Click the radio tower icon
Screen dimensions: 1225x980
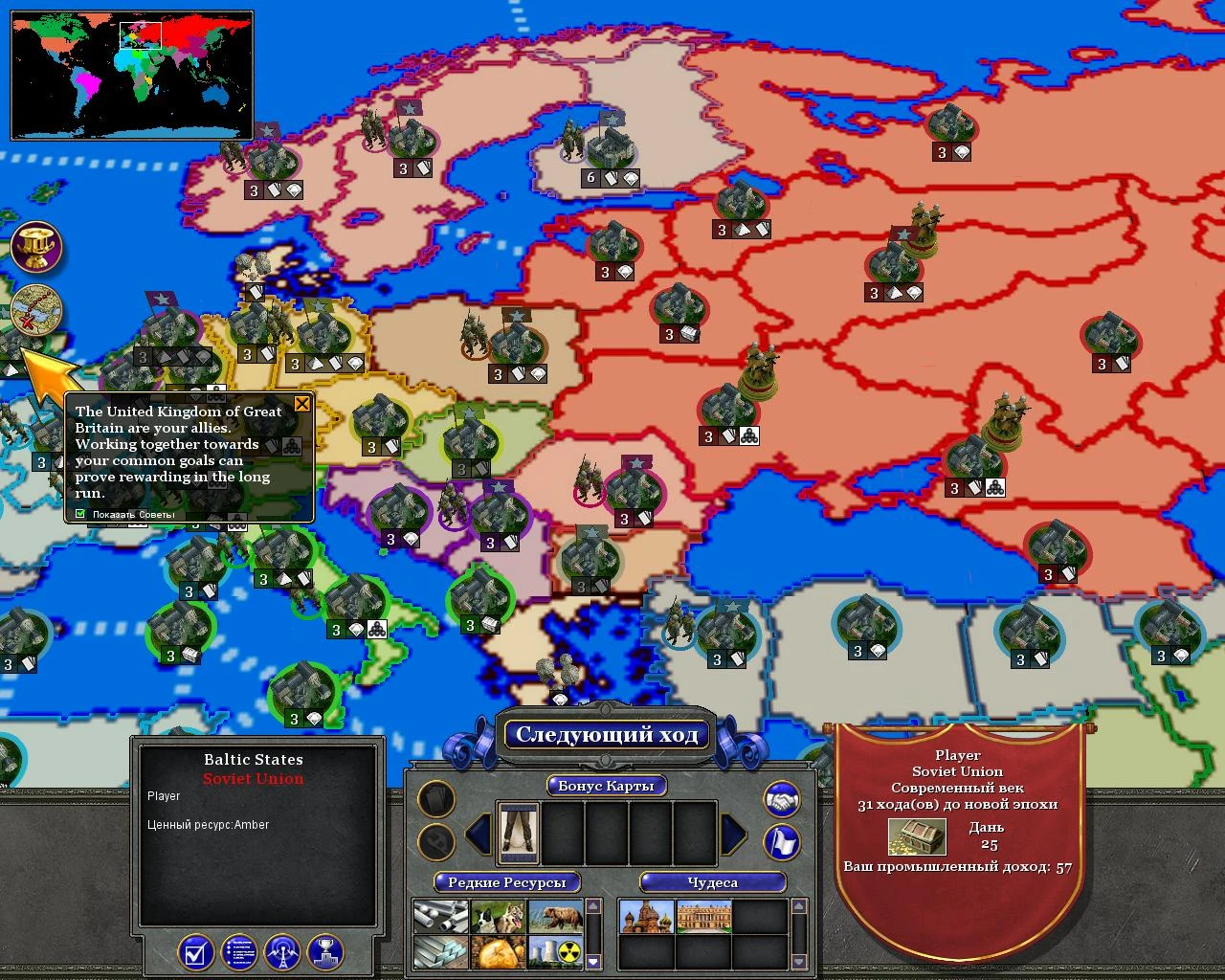click(x=282, y=949)
